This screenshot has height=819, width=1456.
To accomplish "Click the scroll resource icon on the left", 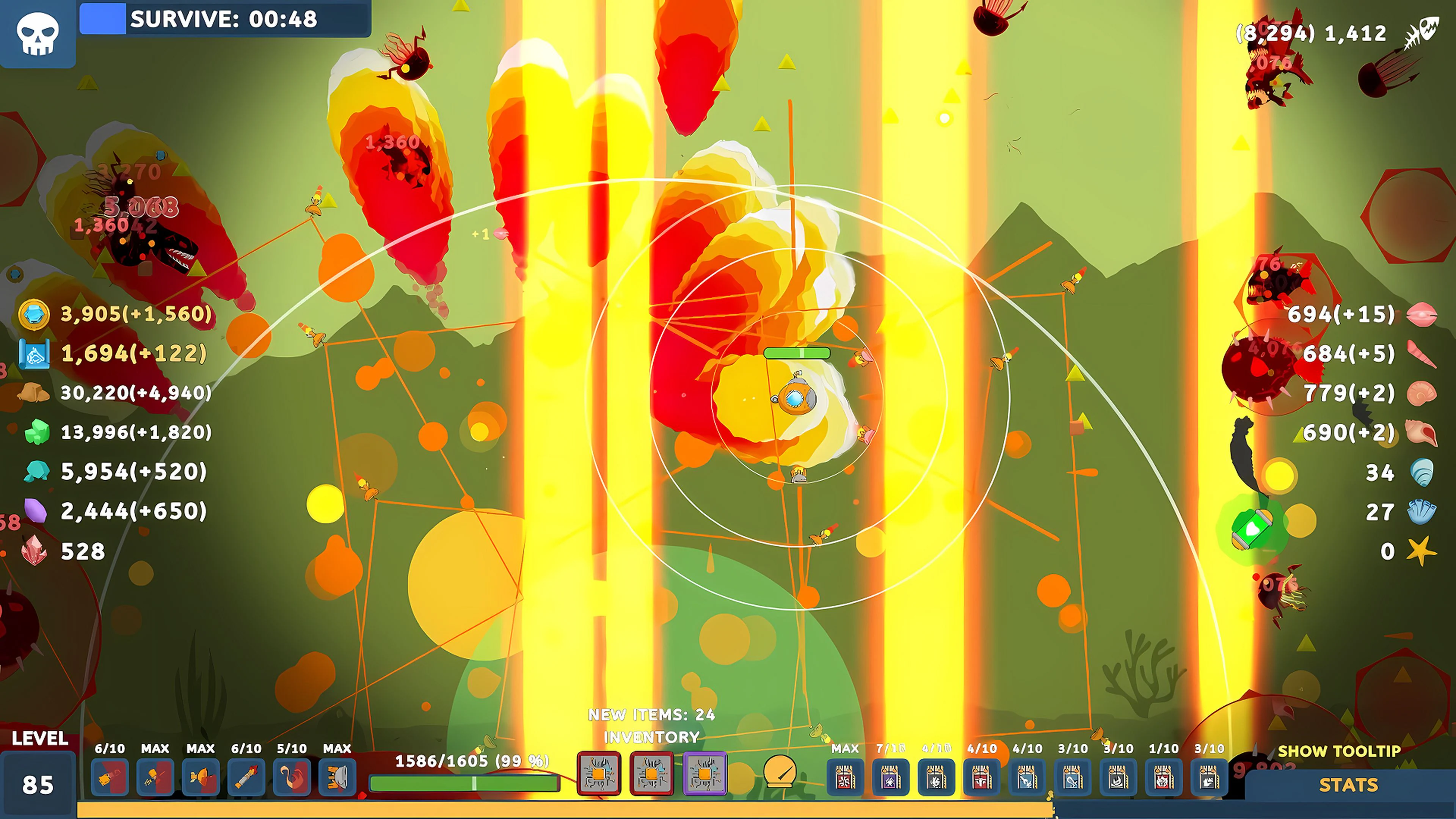I will click(34, 354).
